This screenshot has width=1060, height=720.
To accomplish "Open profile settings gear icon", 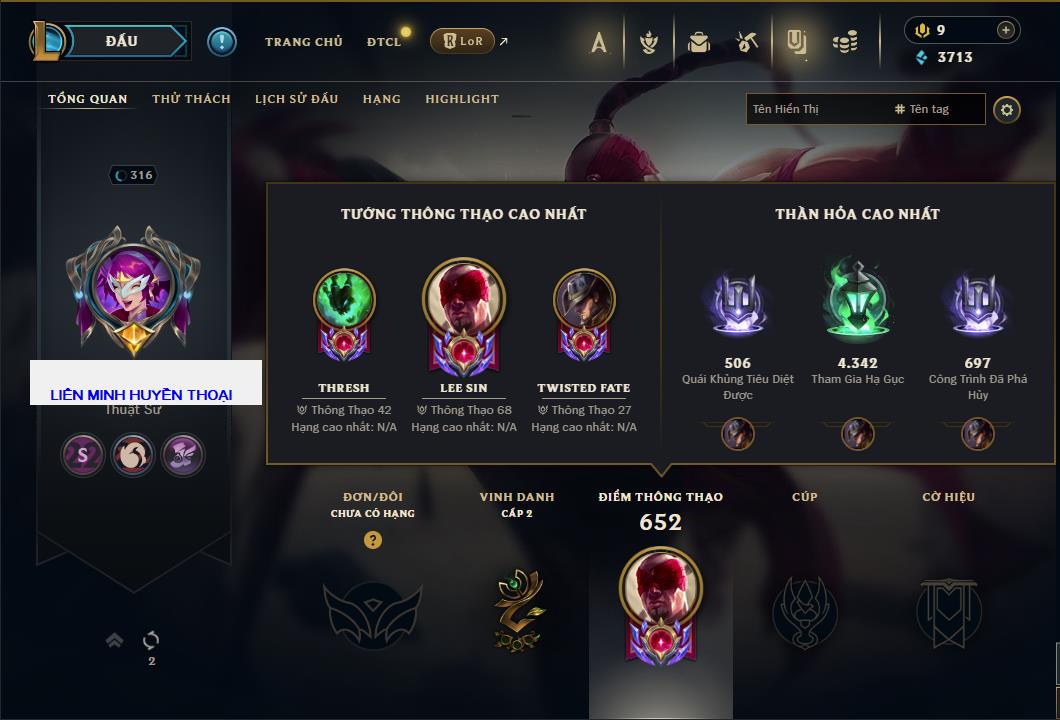I will click(1007, 109).
